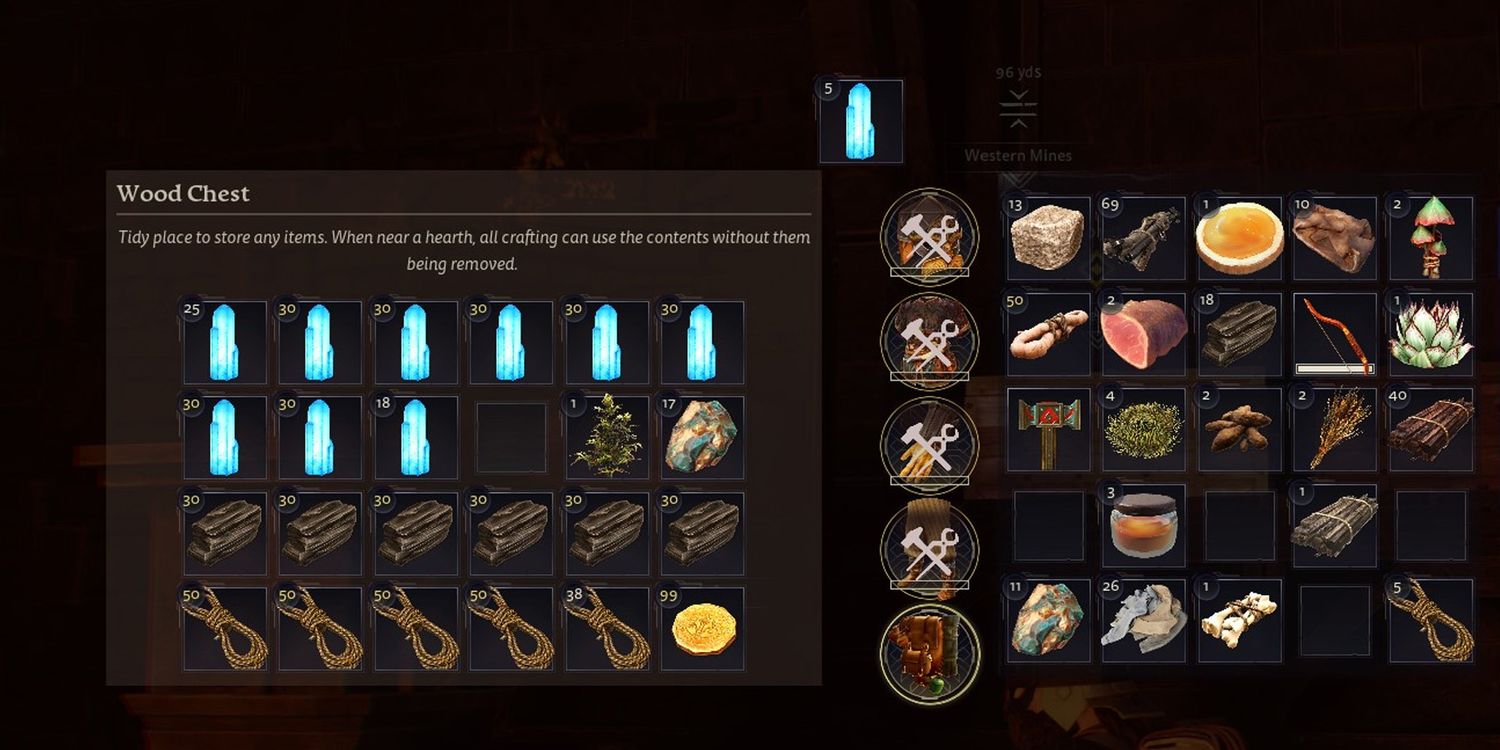
Task: Click the 26 torn cloth scraps
Action: pos(1143,620)
